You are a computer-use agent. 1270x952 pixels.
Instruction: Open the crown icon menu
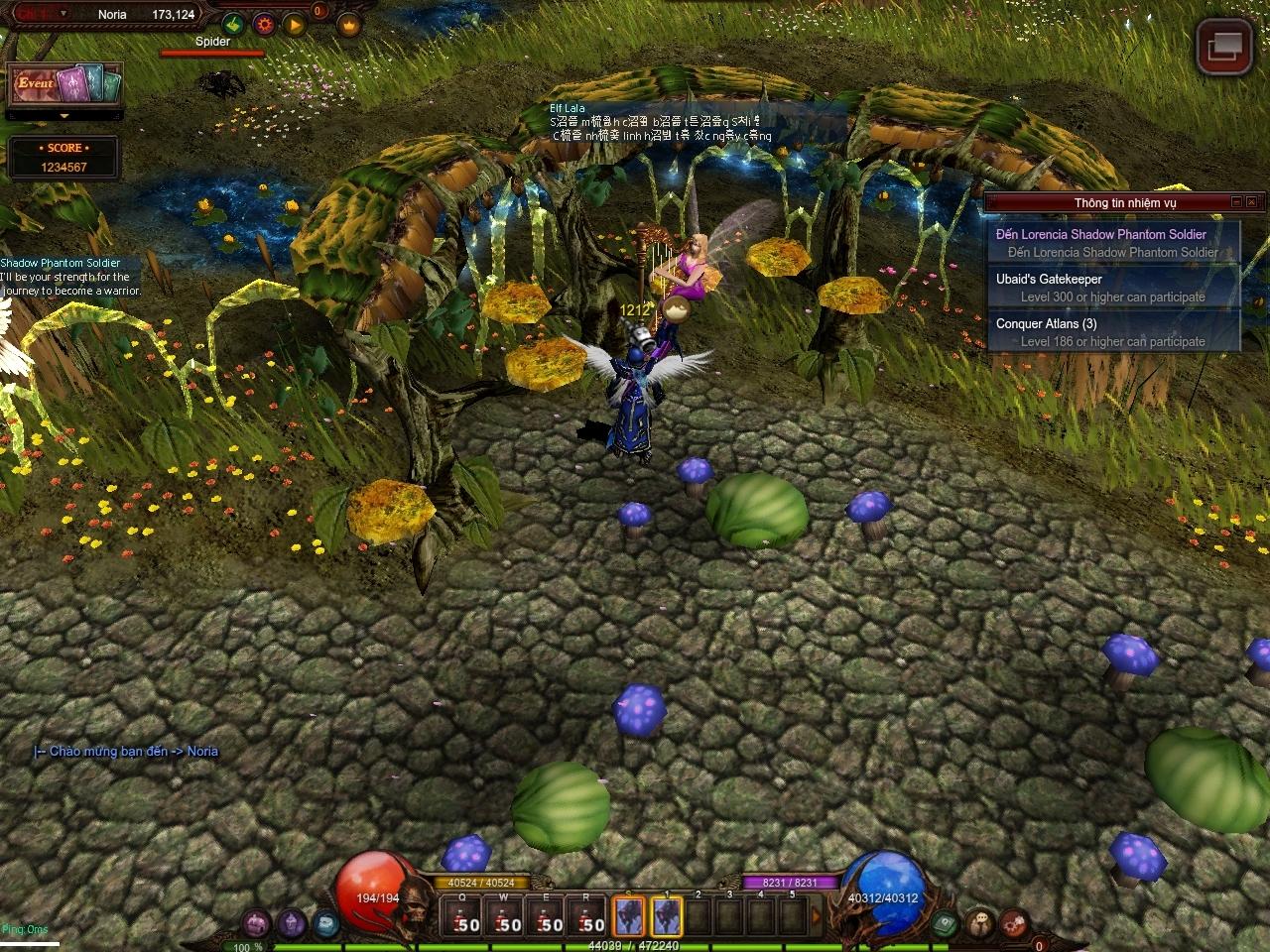[x=348, y=25]
